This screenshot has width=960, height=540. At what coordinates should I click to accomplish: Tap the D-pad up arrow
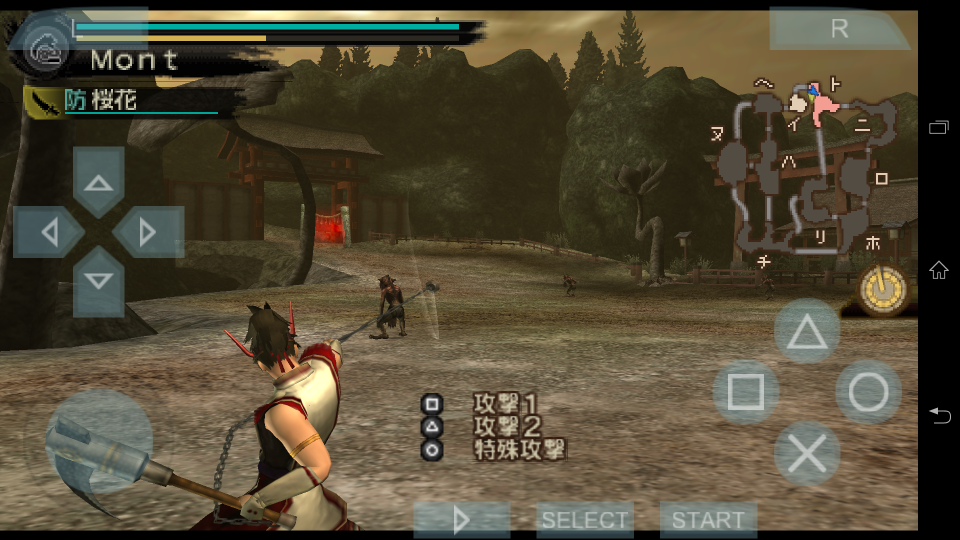click(98, 182)
